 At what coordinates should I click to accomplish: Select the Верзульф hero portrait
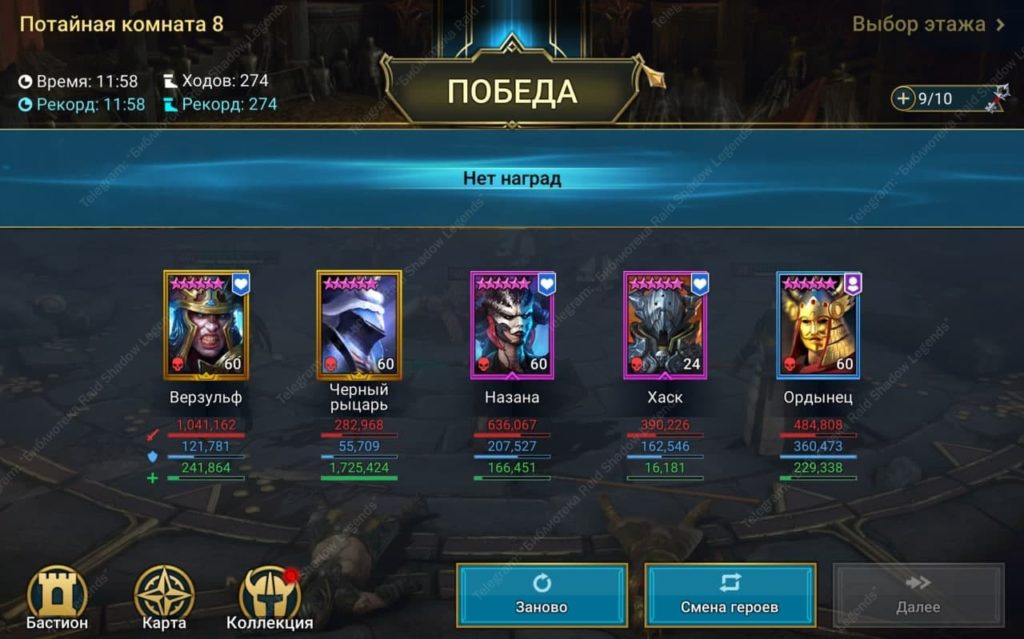click(x=206, y=325)
